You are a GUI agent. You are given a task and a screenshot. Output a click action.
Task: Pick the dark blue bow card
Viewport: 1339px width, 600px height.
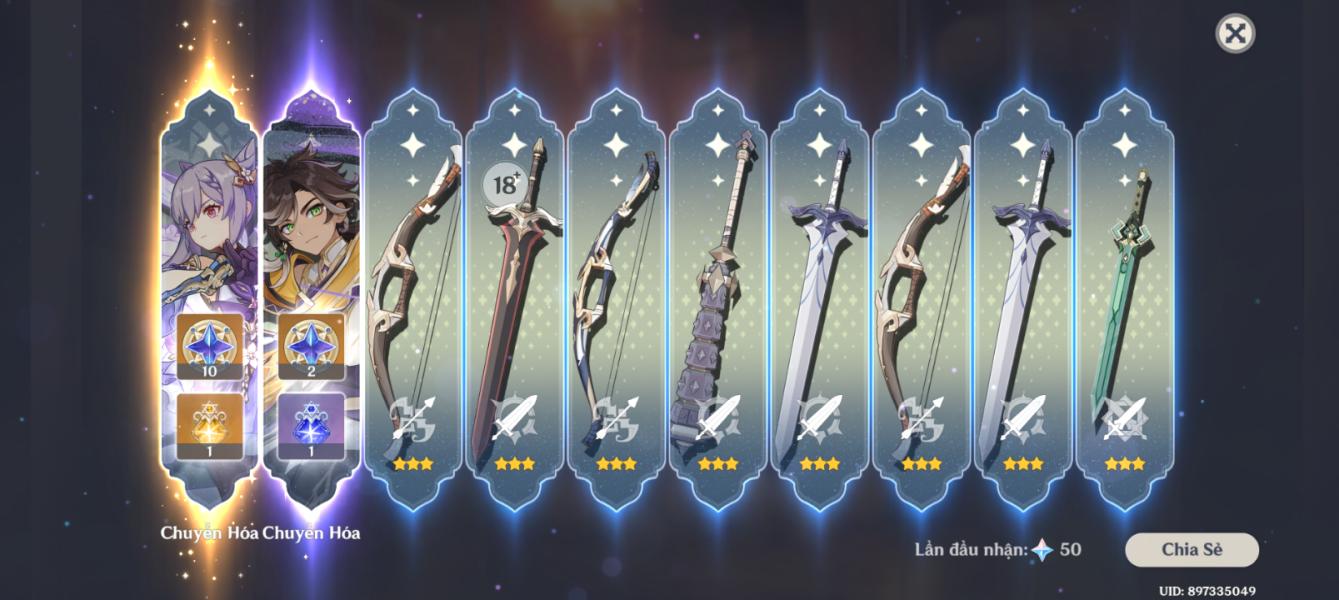coord(616,300)
